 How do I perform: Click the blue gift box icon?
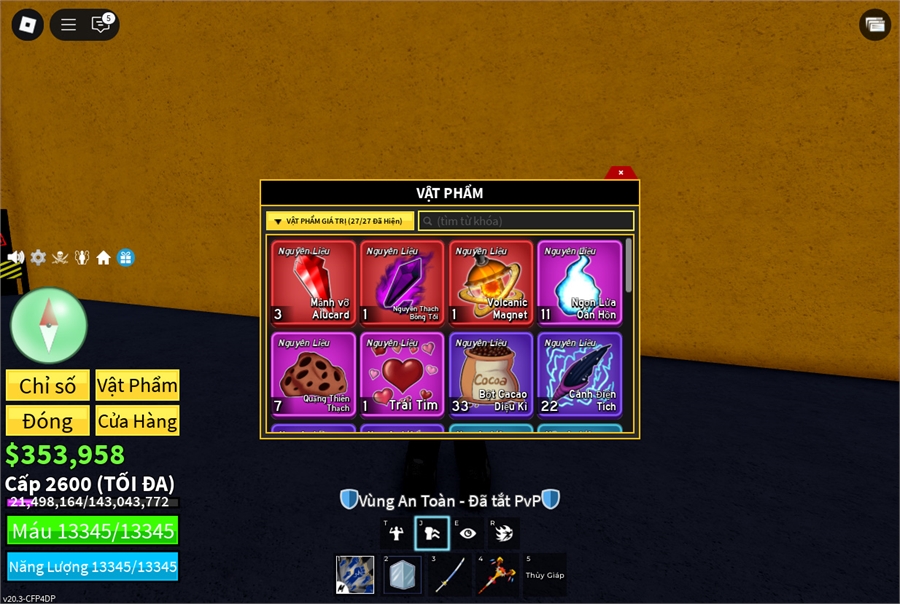(x=125, y=258)
